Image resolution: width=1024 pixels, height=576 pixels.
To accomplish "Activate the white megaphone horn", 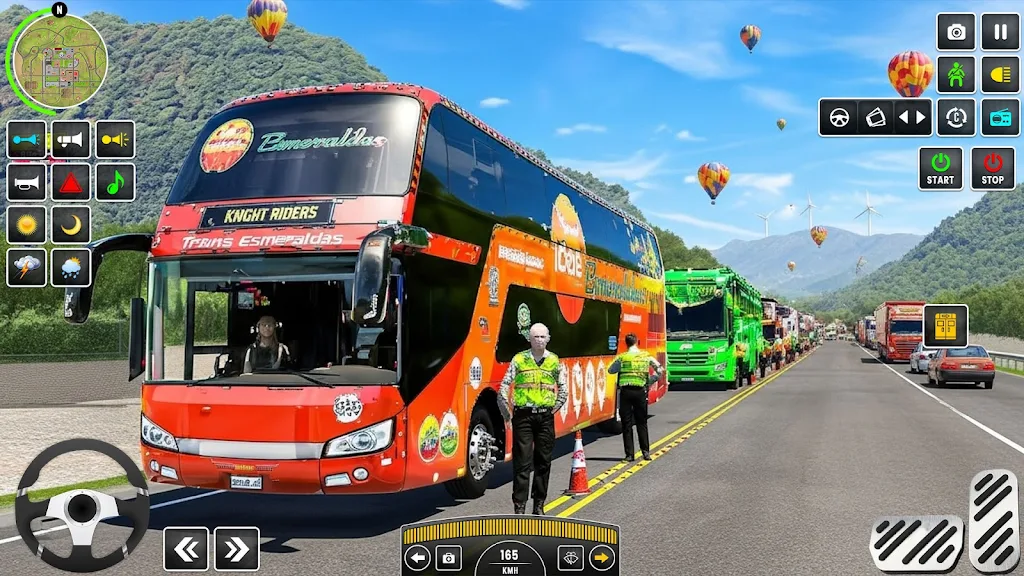I will pos(71,139).
